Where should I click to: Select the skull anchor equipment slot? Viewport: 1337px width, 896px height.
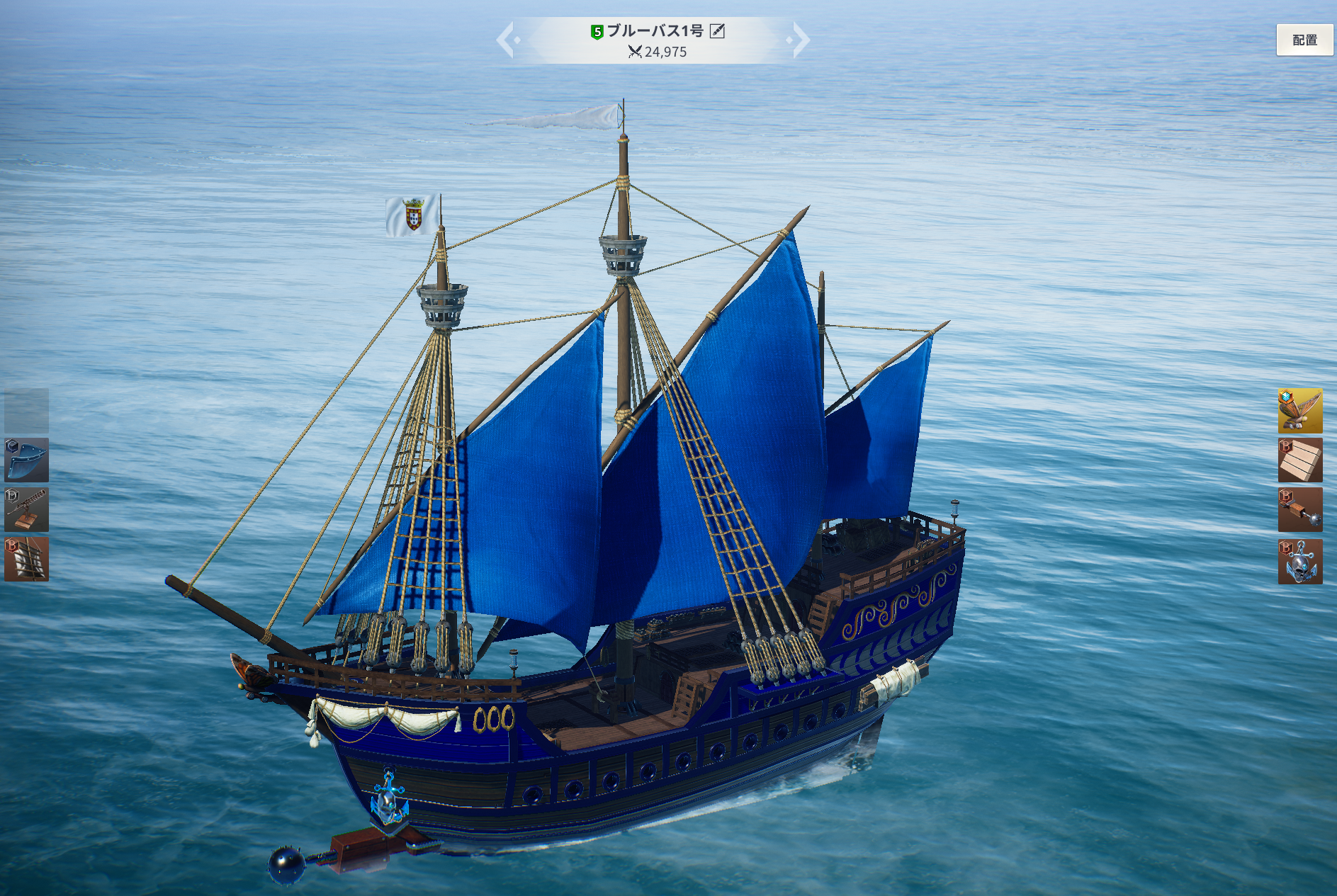[1299, 561]
